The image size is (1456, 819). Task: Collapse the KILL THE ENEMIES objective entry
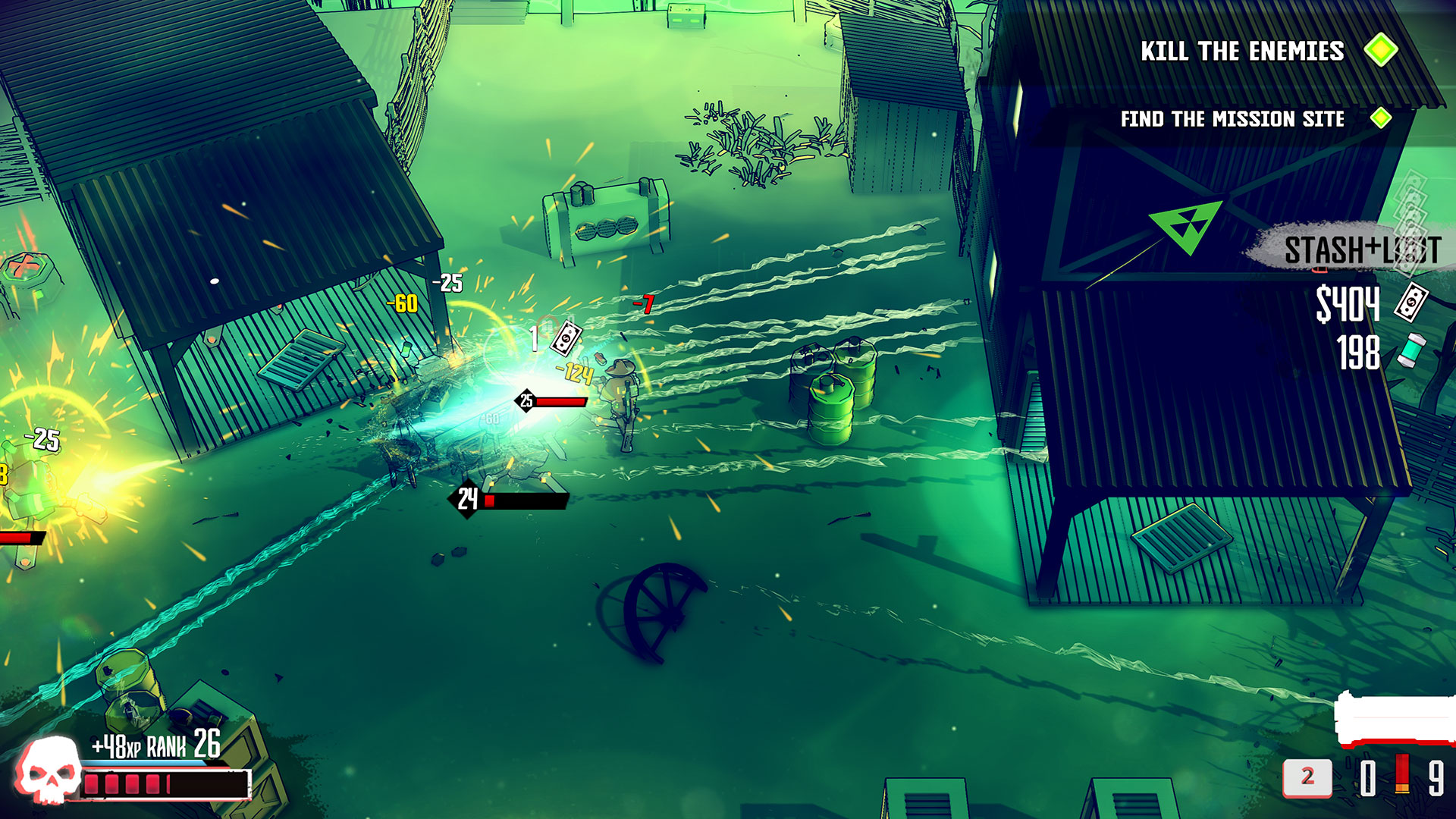click(x=1243, y=52)
